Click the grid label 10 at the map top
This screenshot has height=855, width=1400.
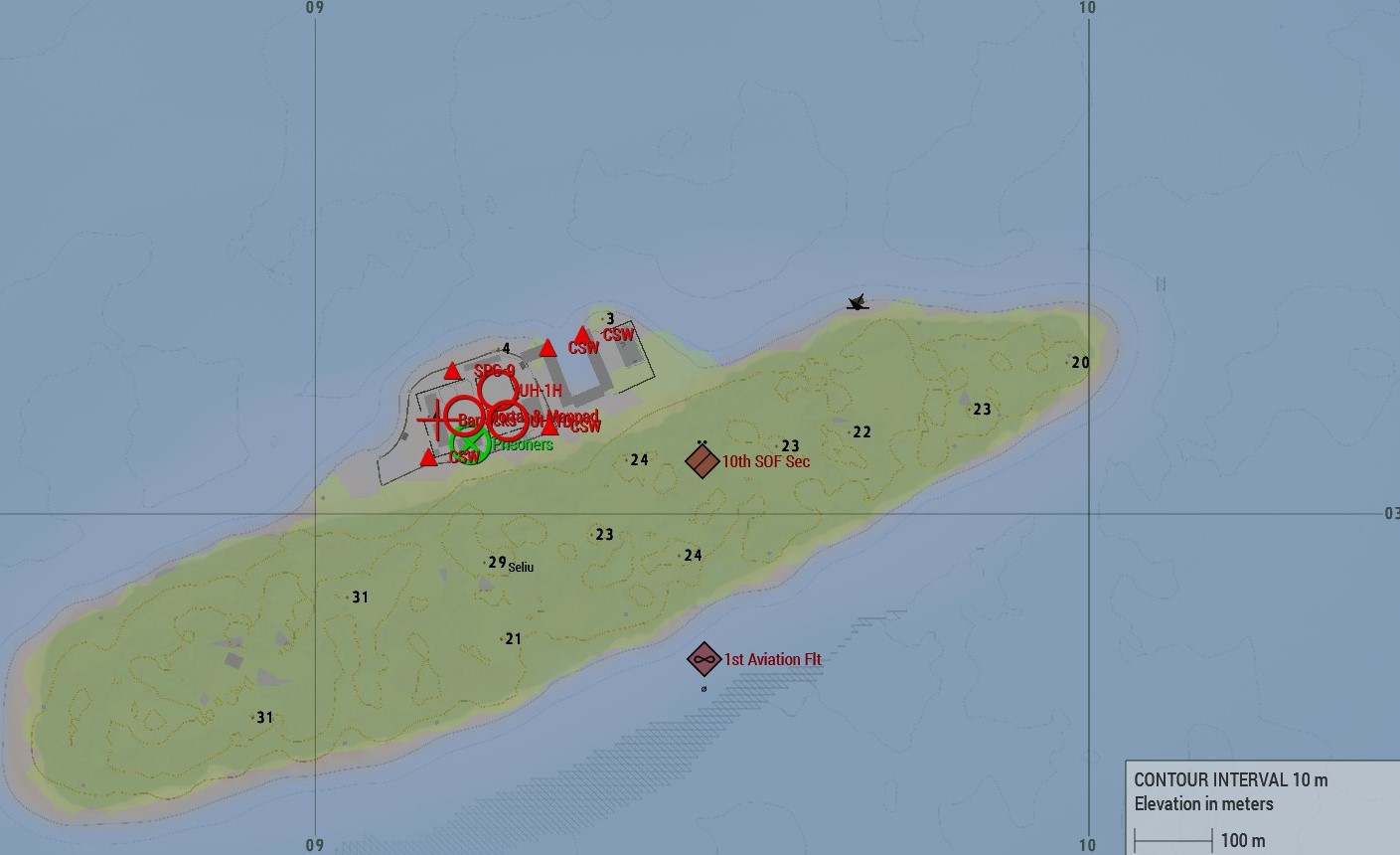pos(1087,8)
